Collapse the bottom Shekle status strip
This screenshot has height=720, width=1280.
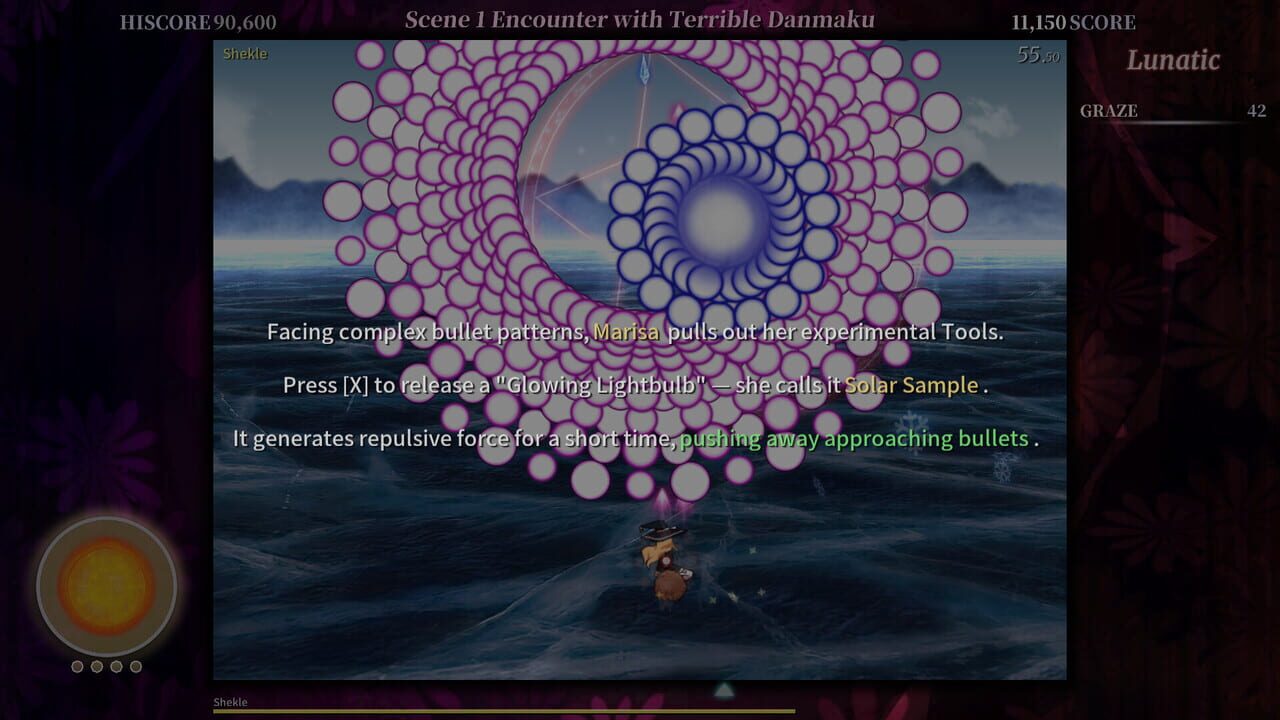(x=232, y=702)
